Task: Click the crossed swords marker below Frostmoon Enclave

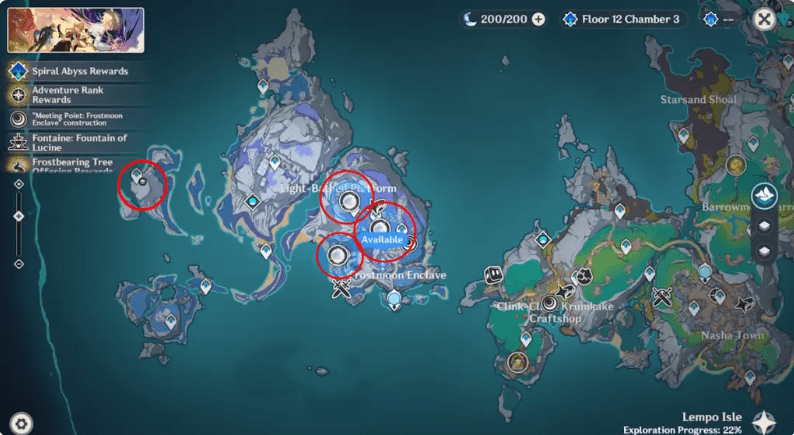Action: [x=343, y=291]
